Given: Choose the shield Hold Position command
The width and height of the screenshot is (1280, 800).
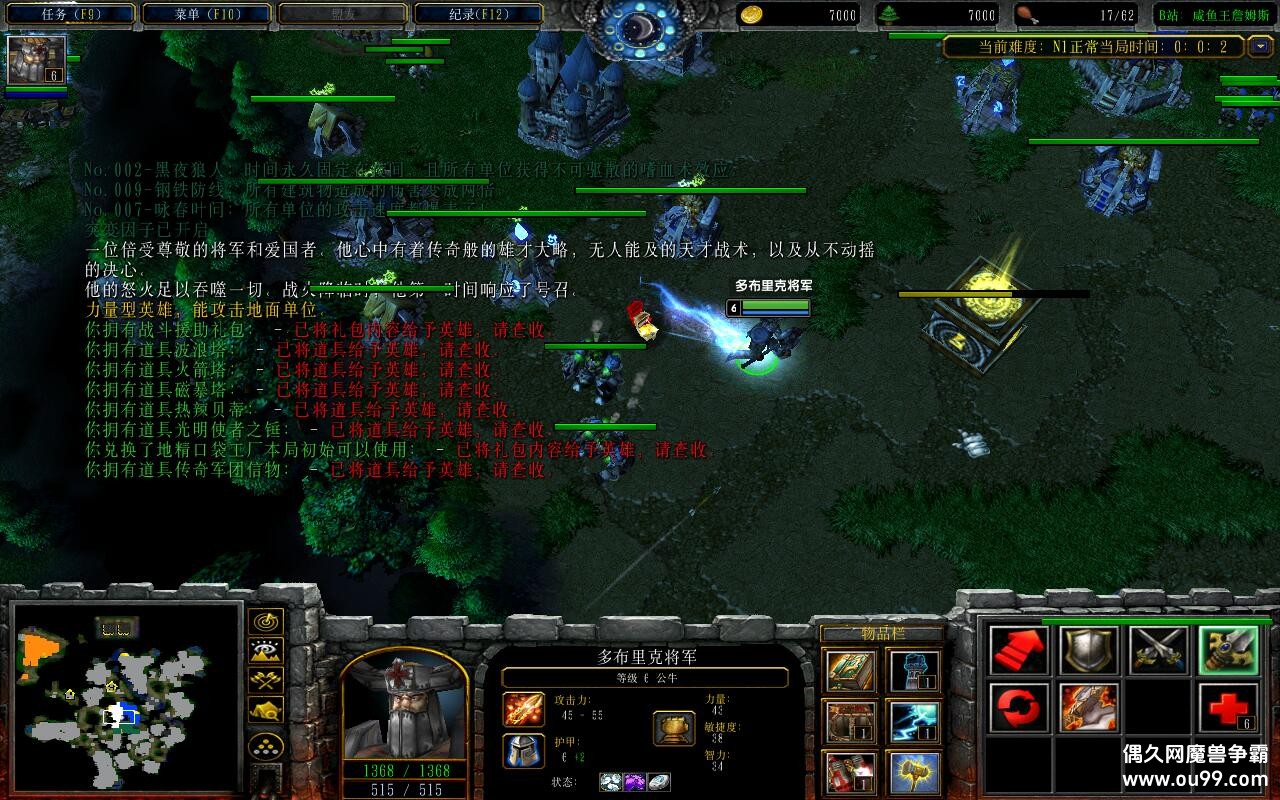Looking at the screenshot, I should tap(1089, 651).
